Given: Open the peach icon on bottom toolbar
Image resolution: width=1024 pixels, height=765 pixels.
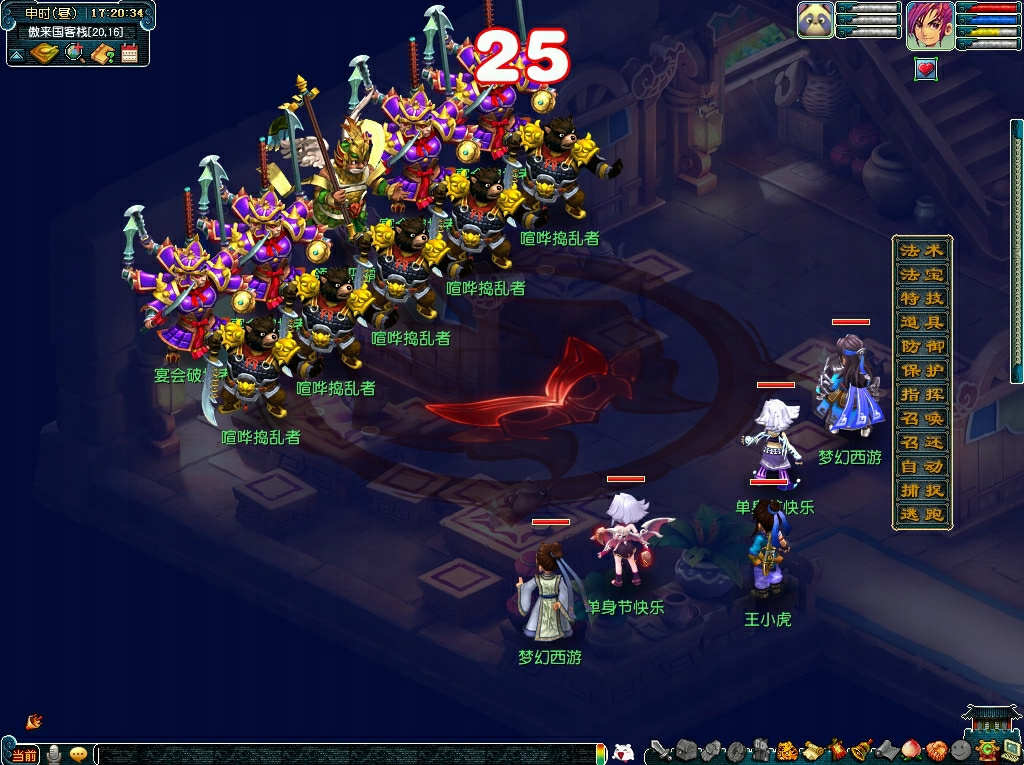Looking at the screenshot, I should click(x=910, y=750).
